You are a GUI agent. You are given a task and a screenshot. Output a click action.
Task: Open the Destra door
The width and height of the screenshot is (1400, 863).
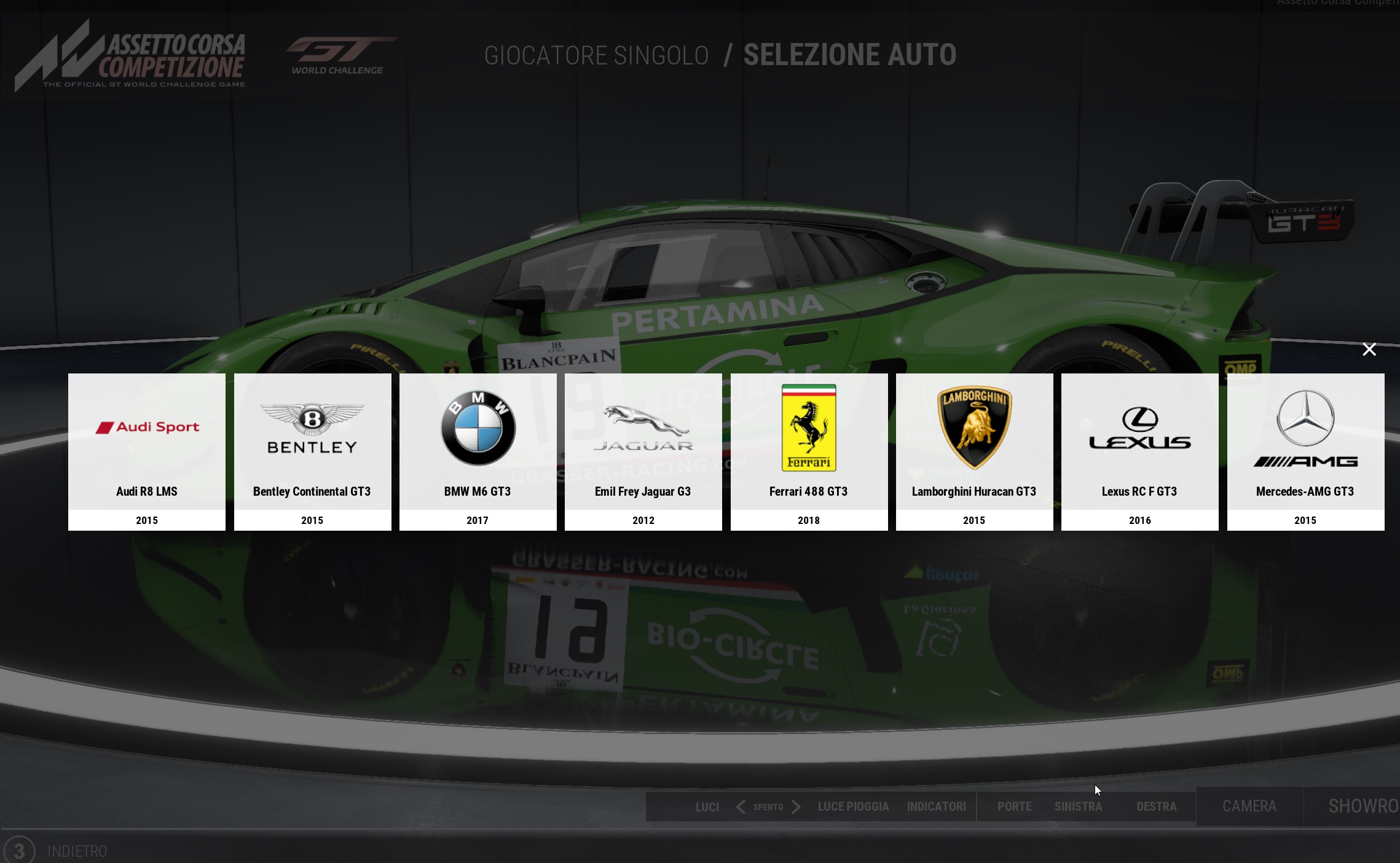(x=1156, y=806)
